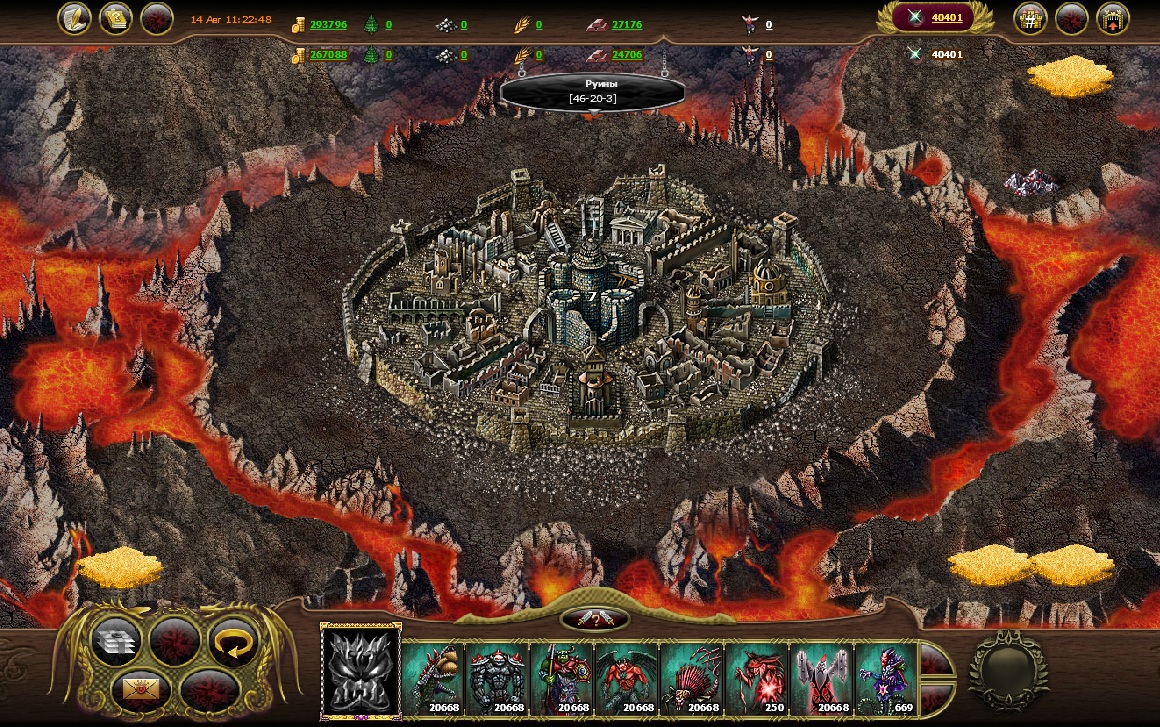Select the silver demon mask hero portrait

[x=359, y=671]
